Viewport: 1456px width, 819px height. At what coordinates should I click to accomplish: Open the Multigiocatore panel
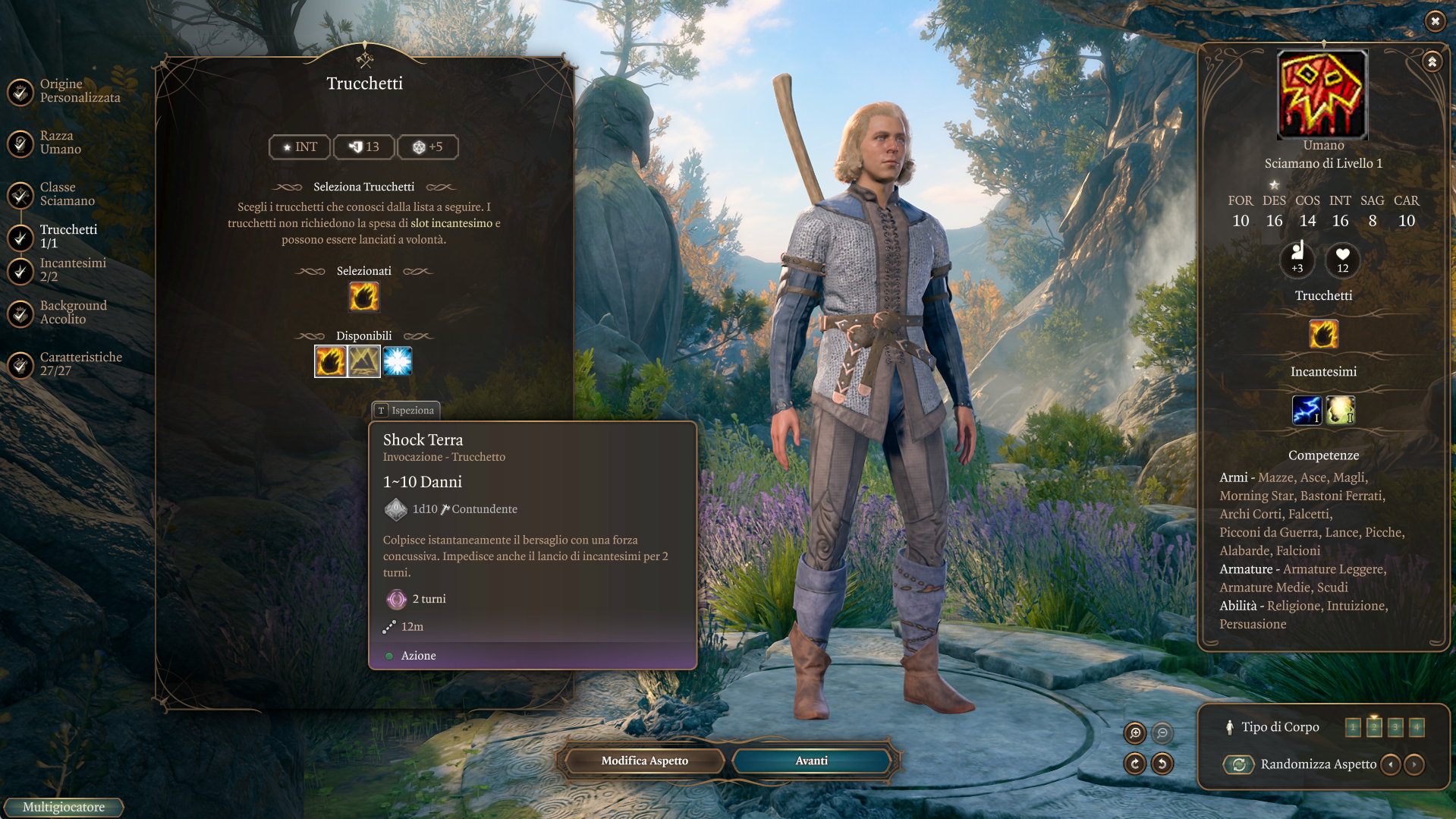(x=64, y=808)
